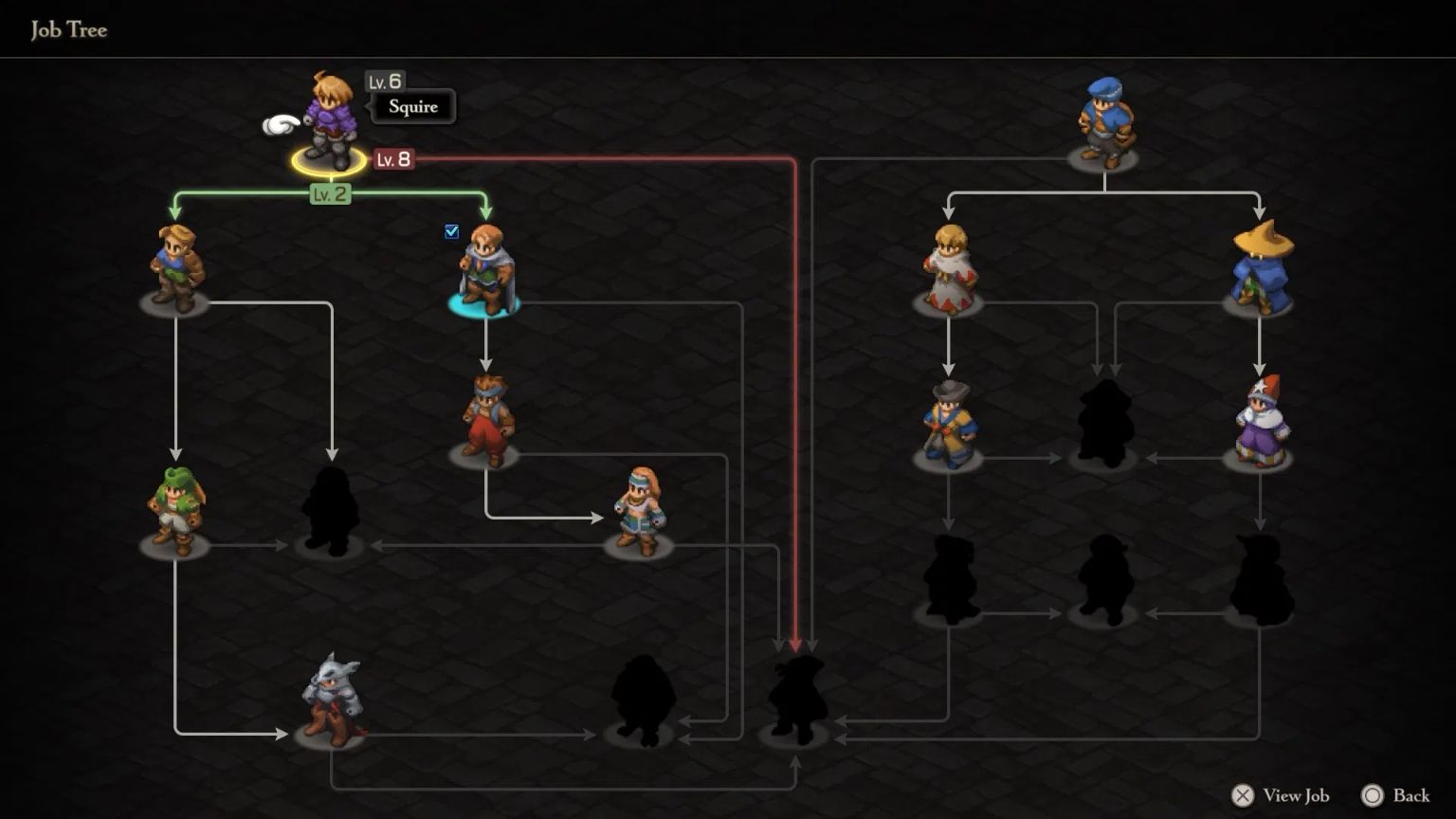This screenshot has width=1456, height=819.
Task: Select the Time Mage with the starred red hat
Action: (x=1261, y=422)
